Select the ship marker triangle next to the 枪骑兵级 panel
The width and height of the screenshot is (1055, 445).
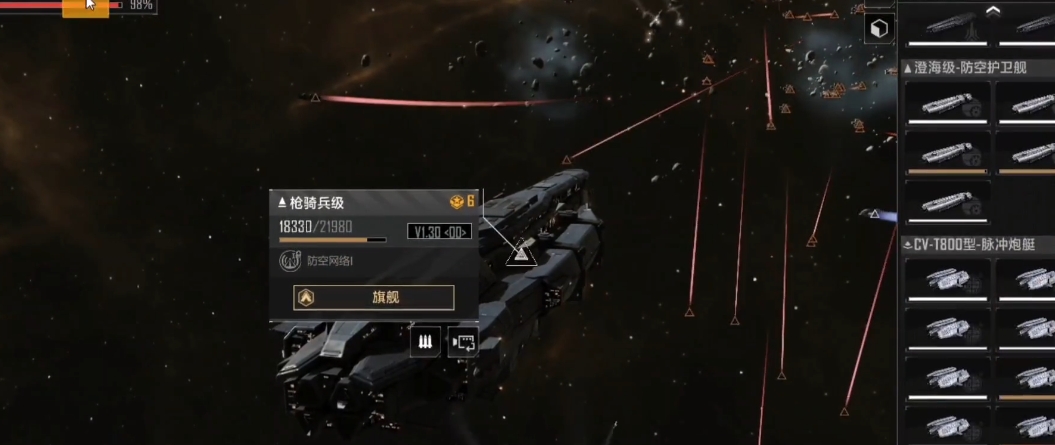click(519, 254)
